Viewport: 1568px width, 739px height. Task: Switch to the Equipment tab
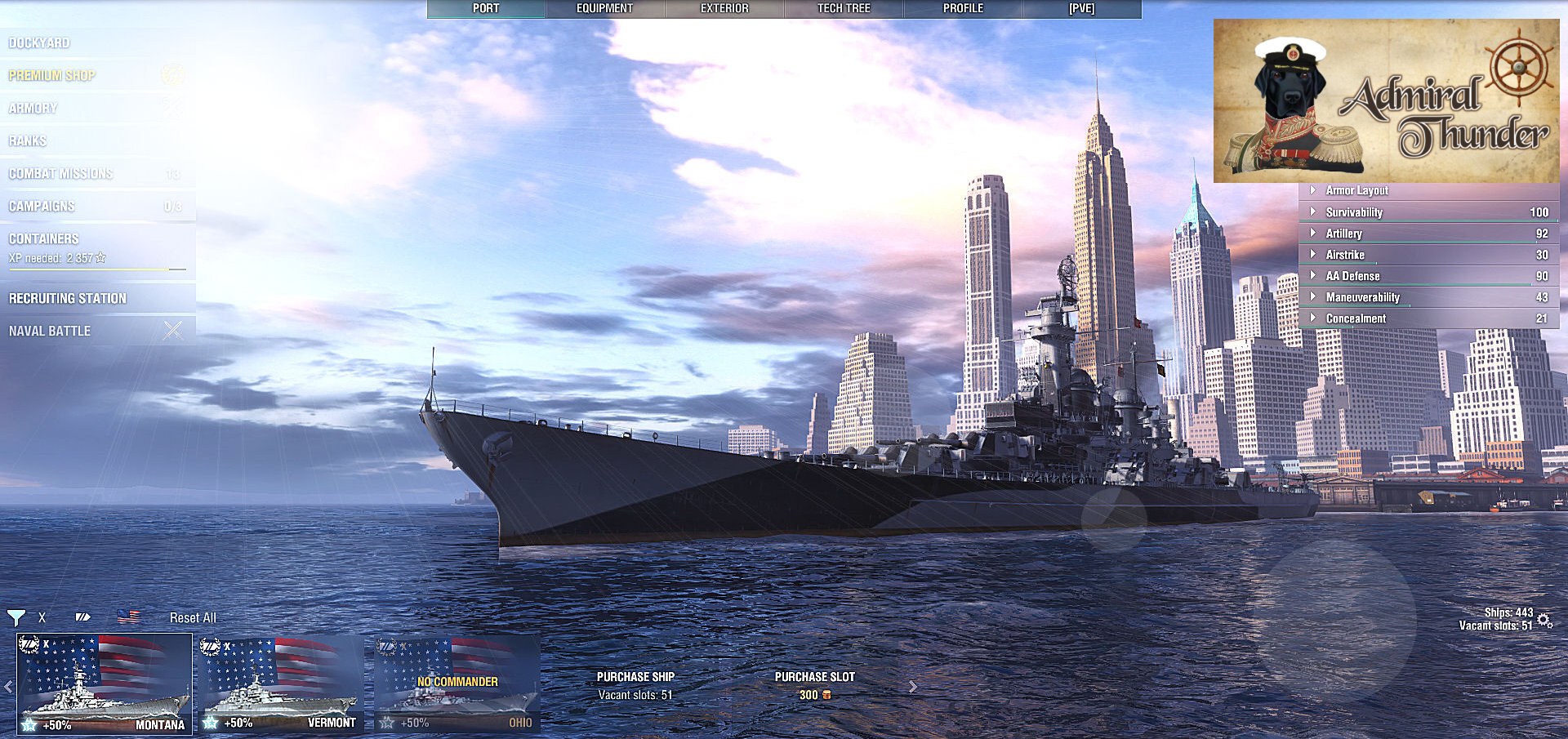[604, 9]
